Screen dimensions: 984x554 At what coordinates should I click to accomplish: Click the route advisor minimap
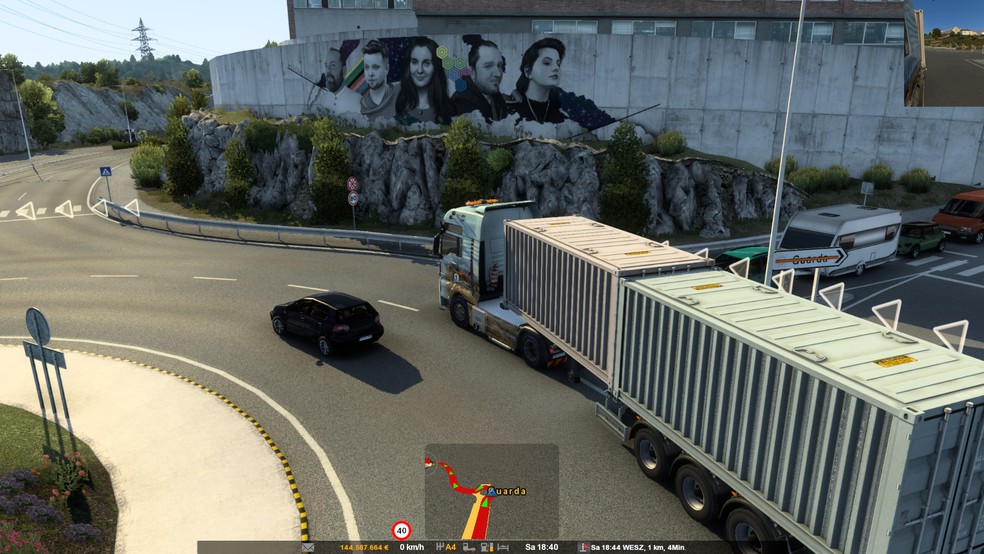click(x=491, y=492)
